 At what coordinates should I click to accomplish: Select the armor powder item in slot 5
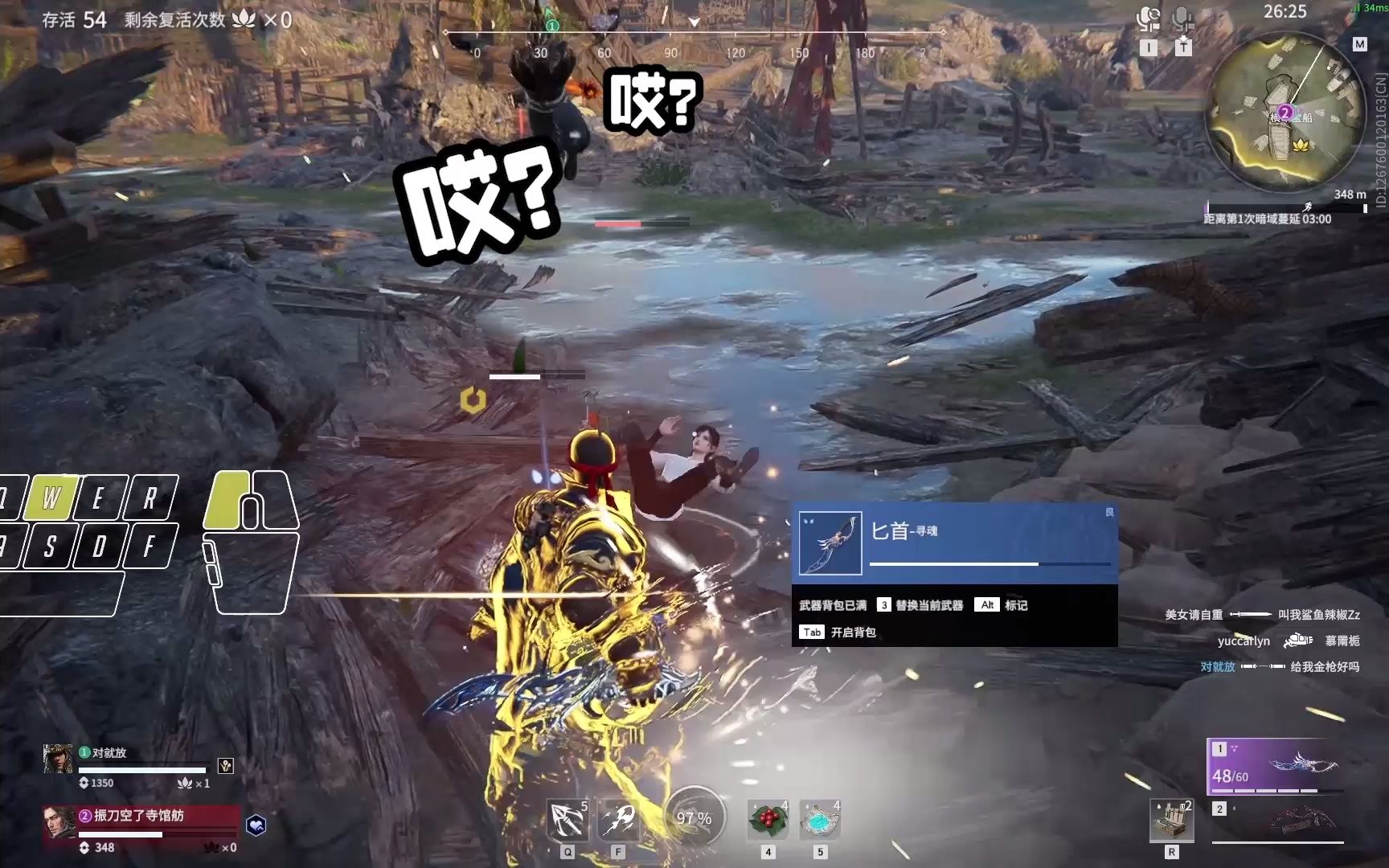(818, 818)
